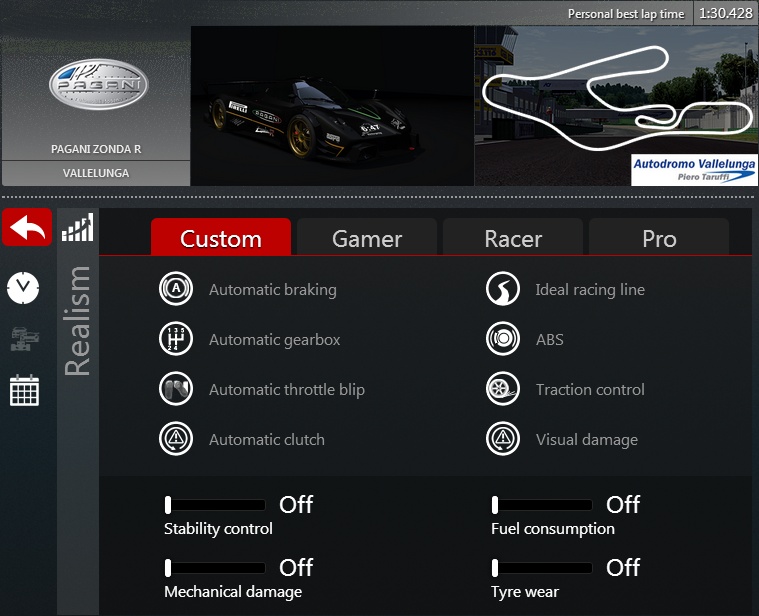759x616 pixels.
Task: Enable Traction control
Action: [503, 389]
